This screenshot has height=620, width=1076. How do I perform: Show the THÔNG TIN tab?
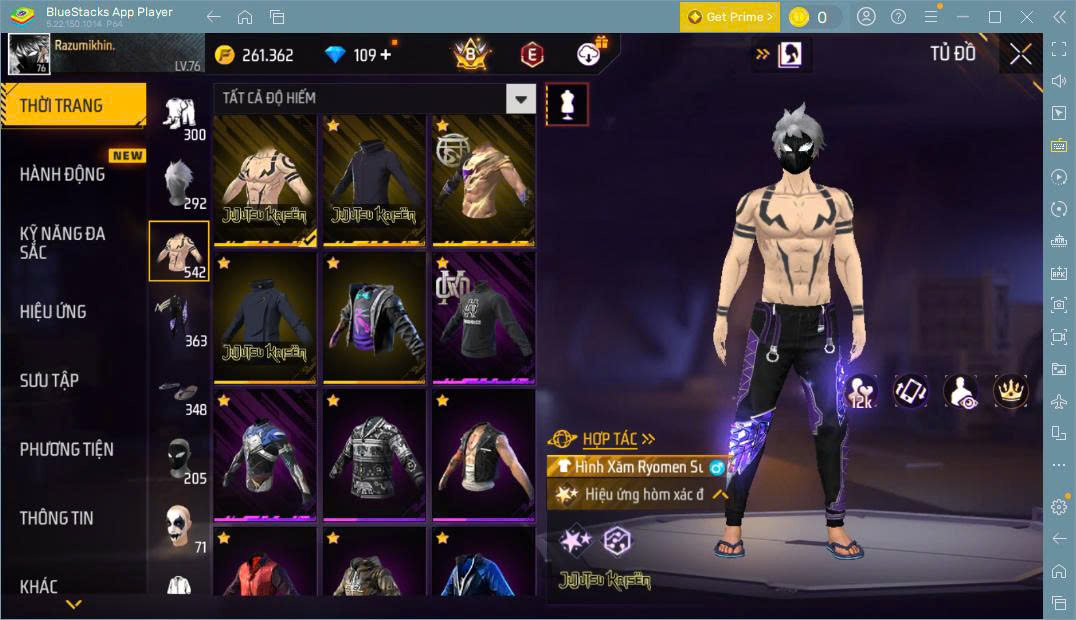tap(57, 517)
